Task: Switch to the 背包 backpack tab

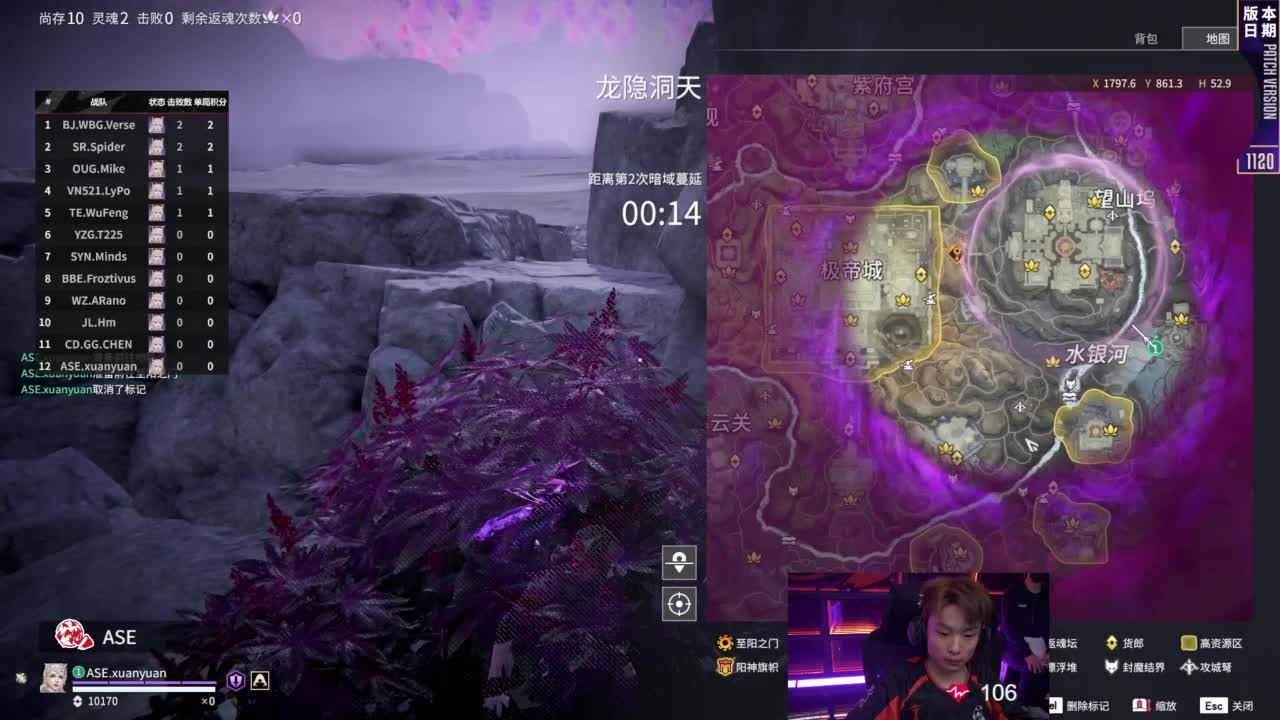Action: [1146, 39]
